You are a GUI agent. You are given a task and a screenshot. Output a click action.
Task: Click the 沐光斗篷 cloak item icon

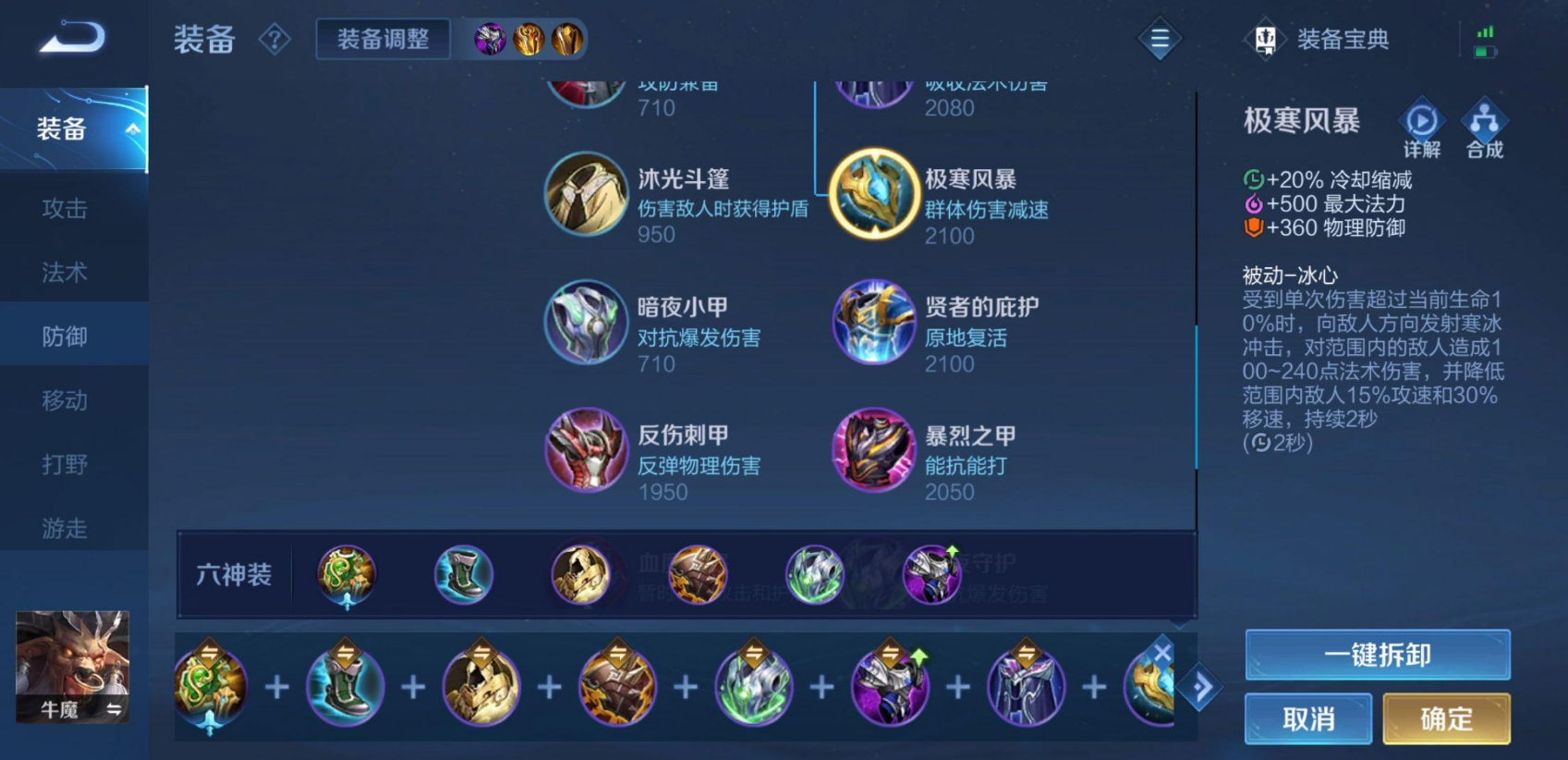pos(587,193)
